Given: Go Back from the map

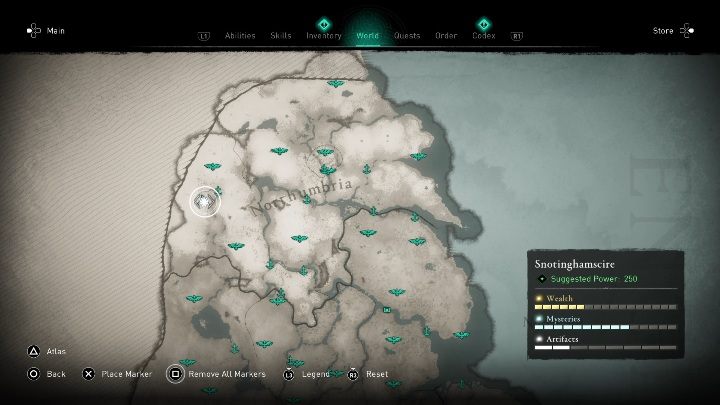Looking at the screenshot, I should click(x=55, y=374).
